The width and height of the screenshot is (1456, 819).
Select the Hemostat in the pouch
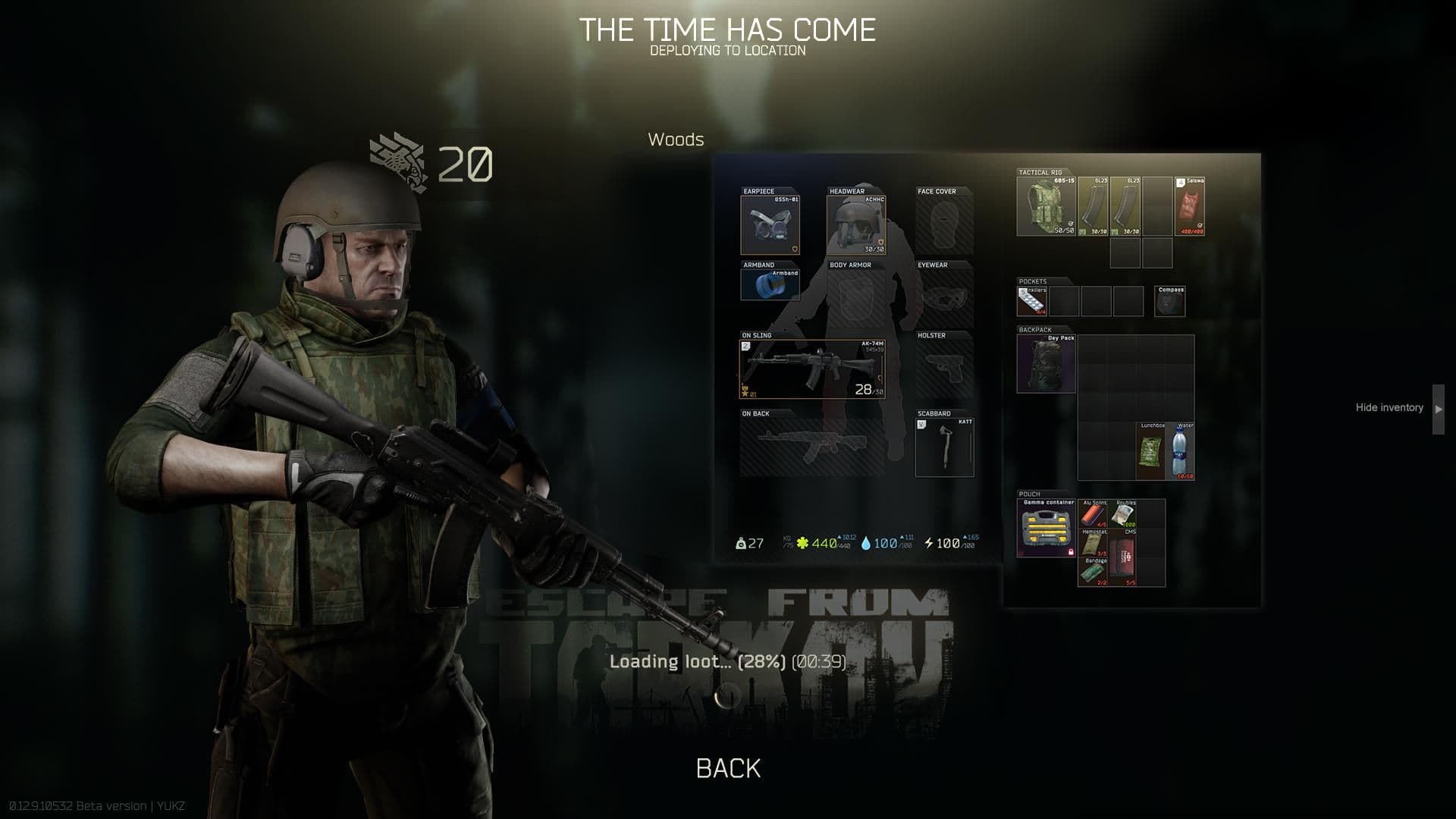(1094, 544)
